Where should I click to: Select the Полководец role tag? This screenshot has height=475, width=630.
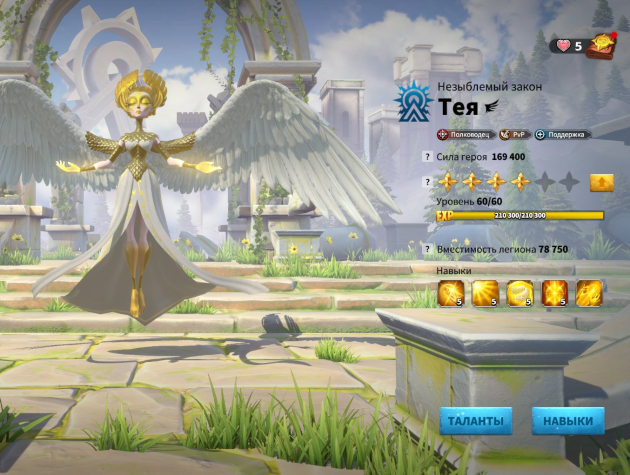[x=465, y=134]
